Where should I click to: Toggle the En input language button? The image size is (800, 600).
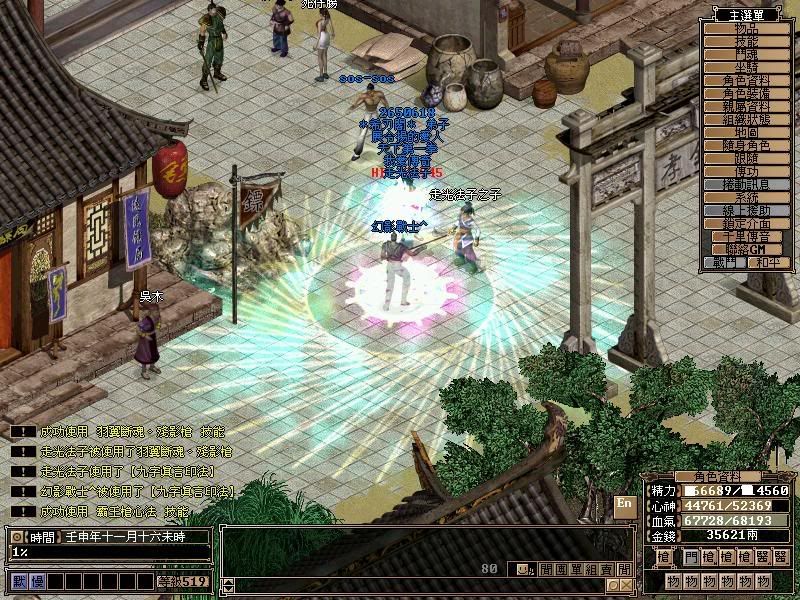point(624,504)
